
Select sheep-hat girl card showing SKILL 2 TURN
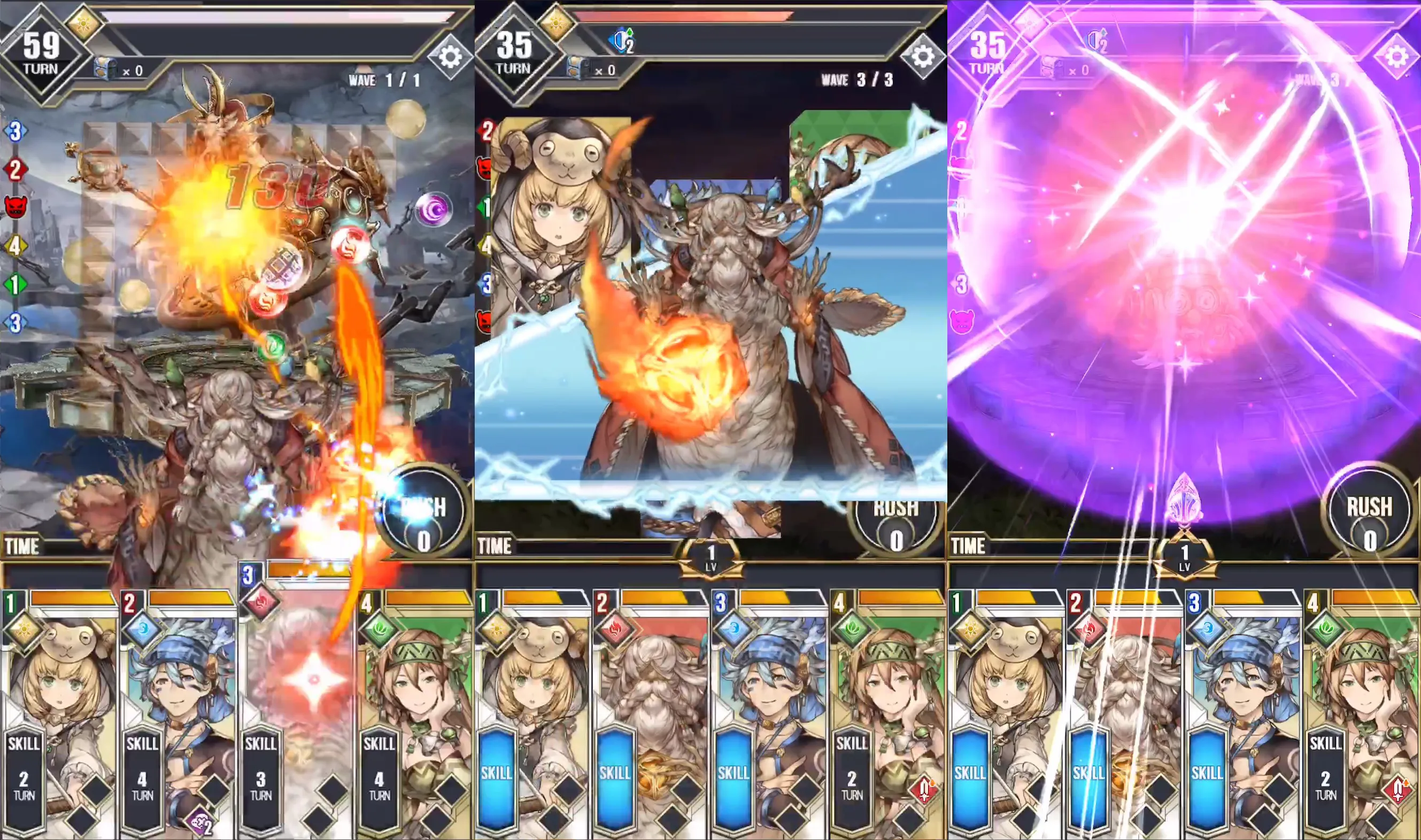[x=59, y=713]
